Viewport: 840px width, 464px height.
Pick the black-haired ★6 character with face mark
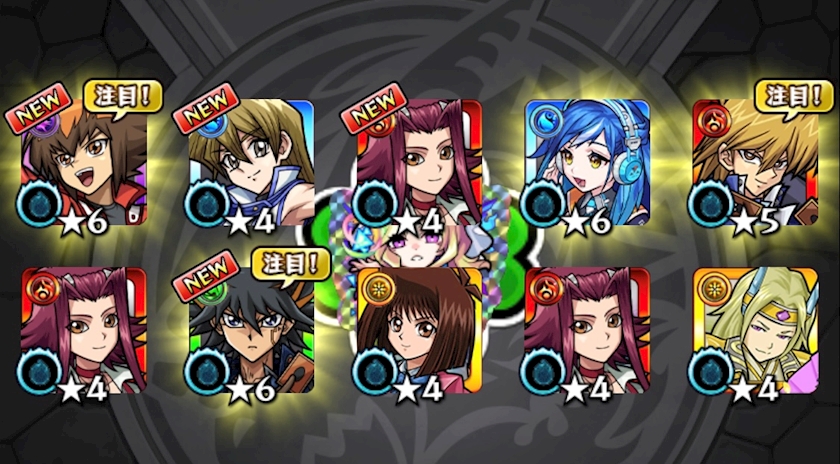(x=251, y=330)
